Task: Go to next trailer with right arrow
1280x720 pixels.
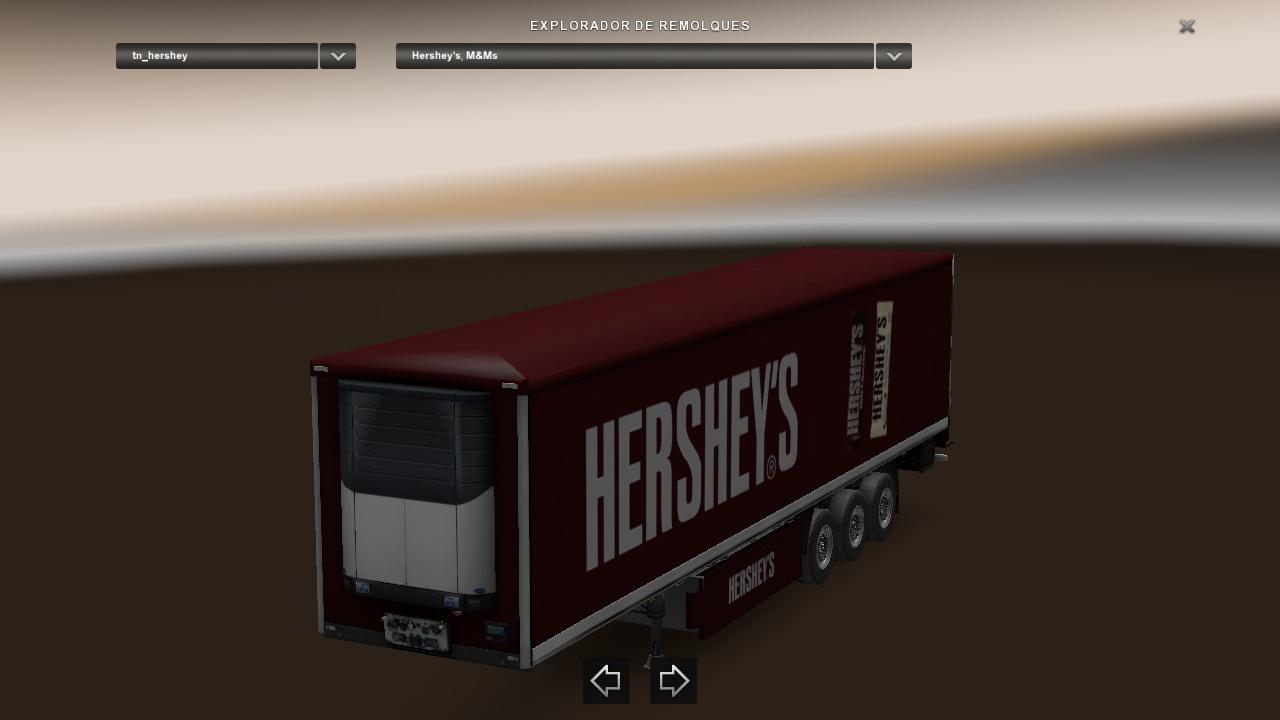Action: pos(673,681)
